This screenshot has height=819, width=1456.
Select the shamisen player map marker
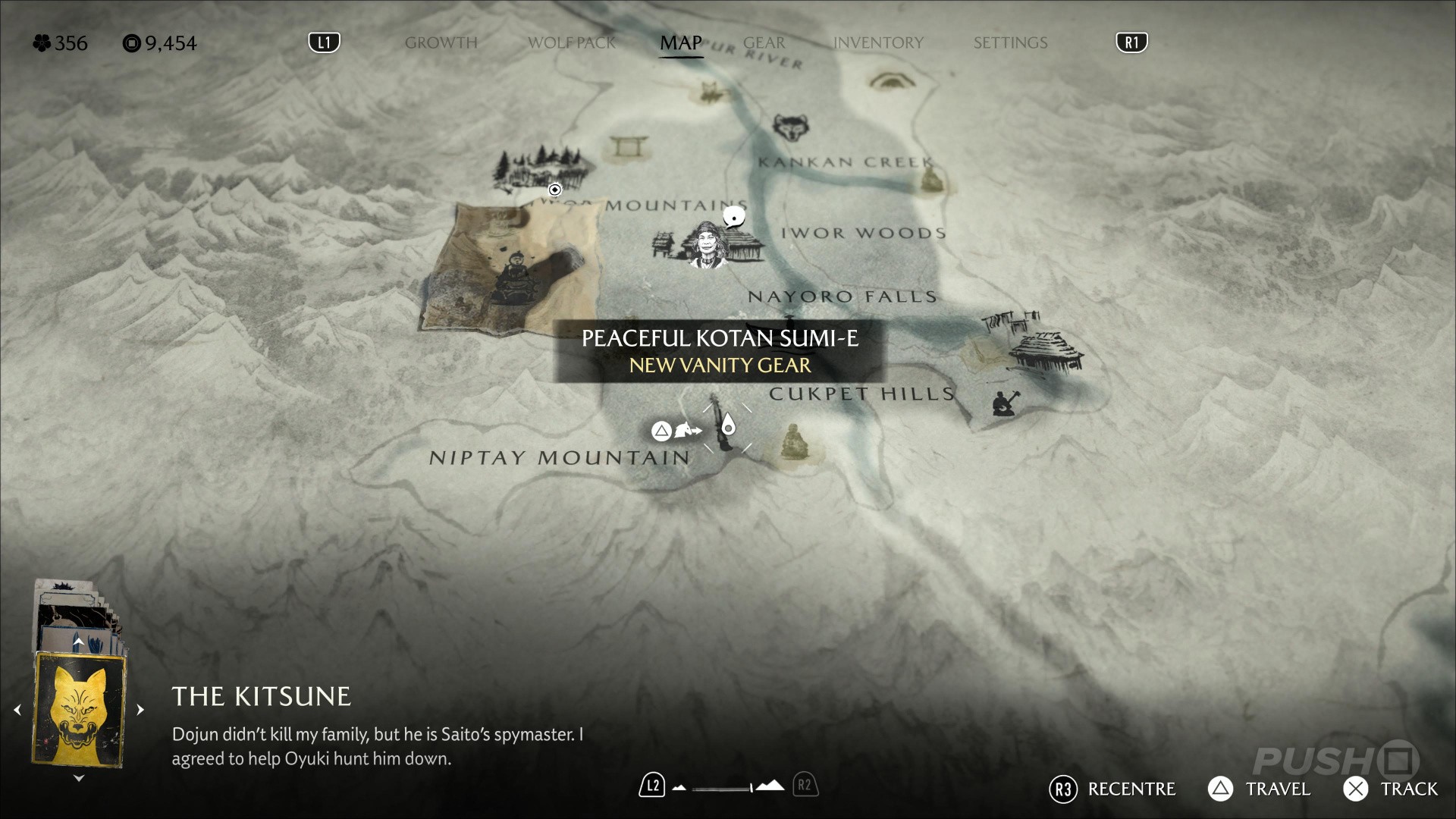click(x=1006, y=403)
